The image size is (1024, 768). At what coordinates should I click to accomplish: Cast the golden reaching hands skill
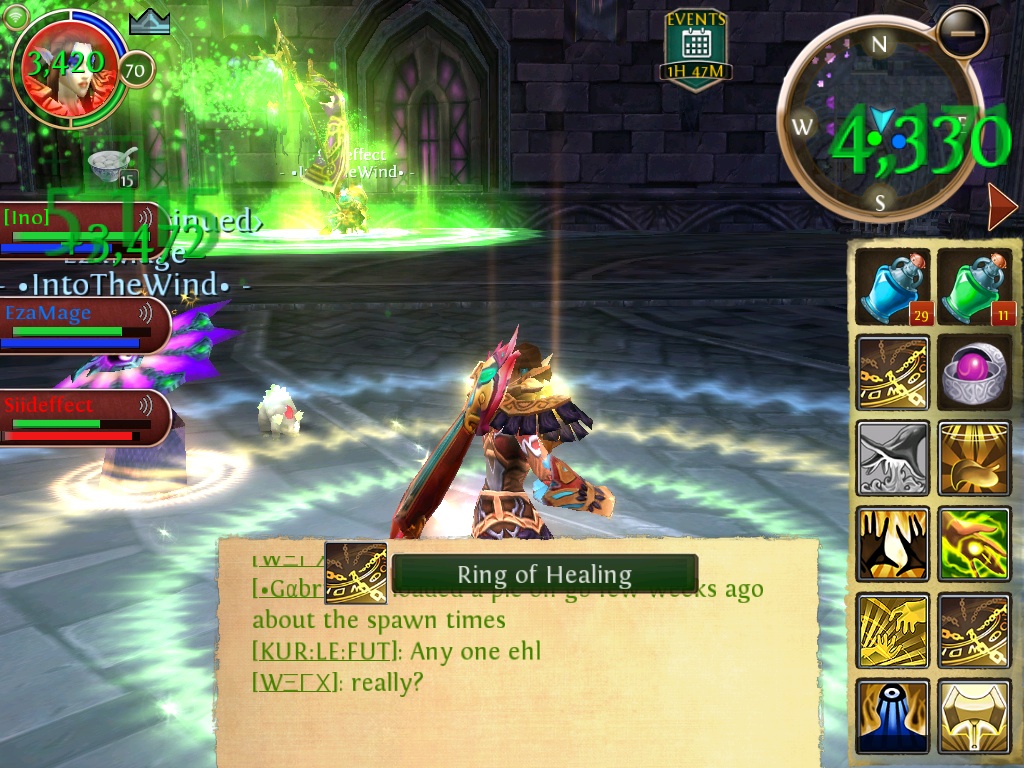click(893, 630)
